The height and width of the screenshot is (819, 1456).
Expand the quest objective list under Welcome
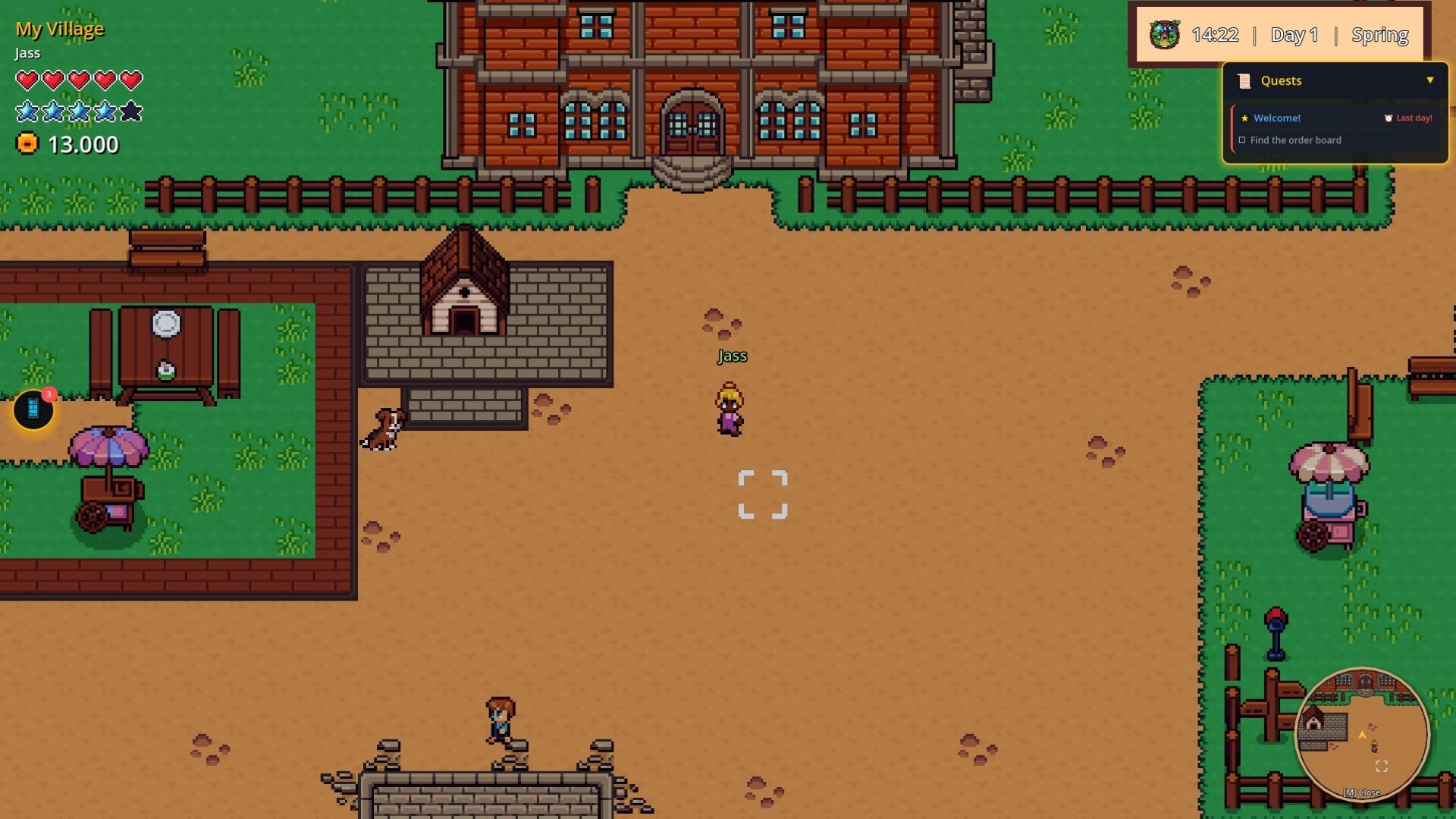tap(1294, 140)
